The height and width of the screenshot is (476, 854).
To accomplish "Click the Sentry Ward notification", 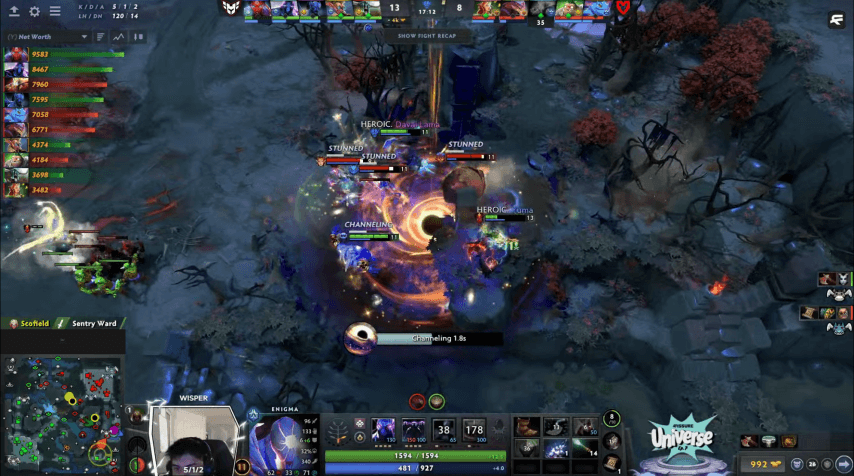I will point(91,324).
